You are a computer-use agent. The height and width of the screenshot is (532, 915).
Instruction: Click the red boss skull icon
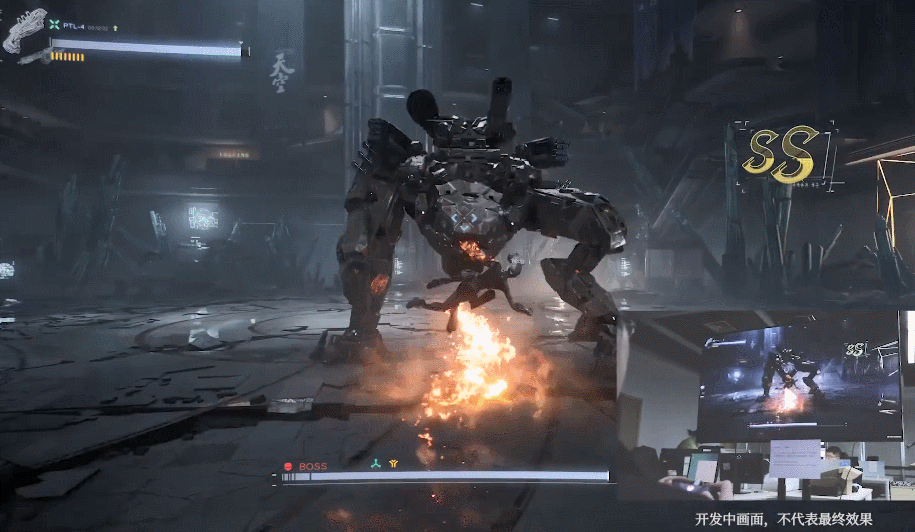pos(287,466)
